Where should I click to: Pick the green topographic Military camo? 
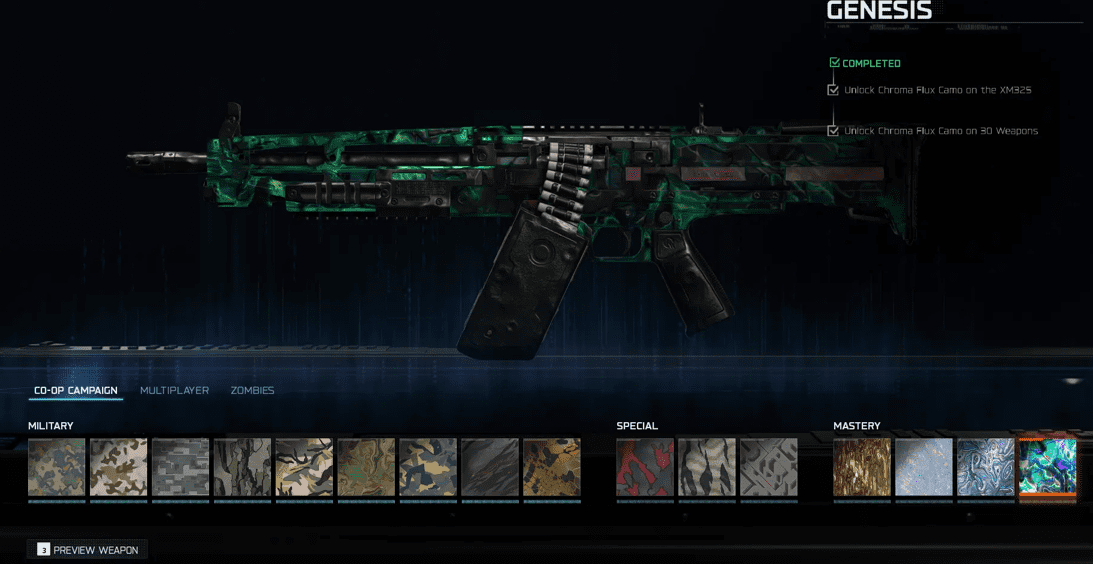366,467
